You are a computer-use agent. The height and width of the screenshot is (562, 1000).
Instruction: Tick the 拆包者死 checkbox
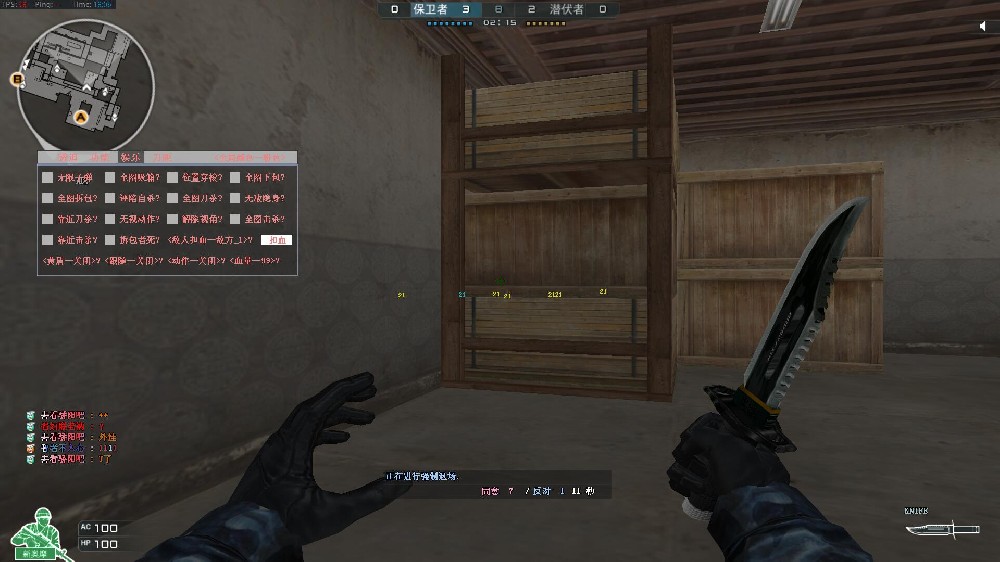(x=110, y=240)
